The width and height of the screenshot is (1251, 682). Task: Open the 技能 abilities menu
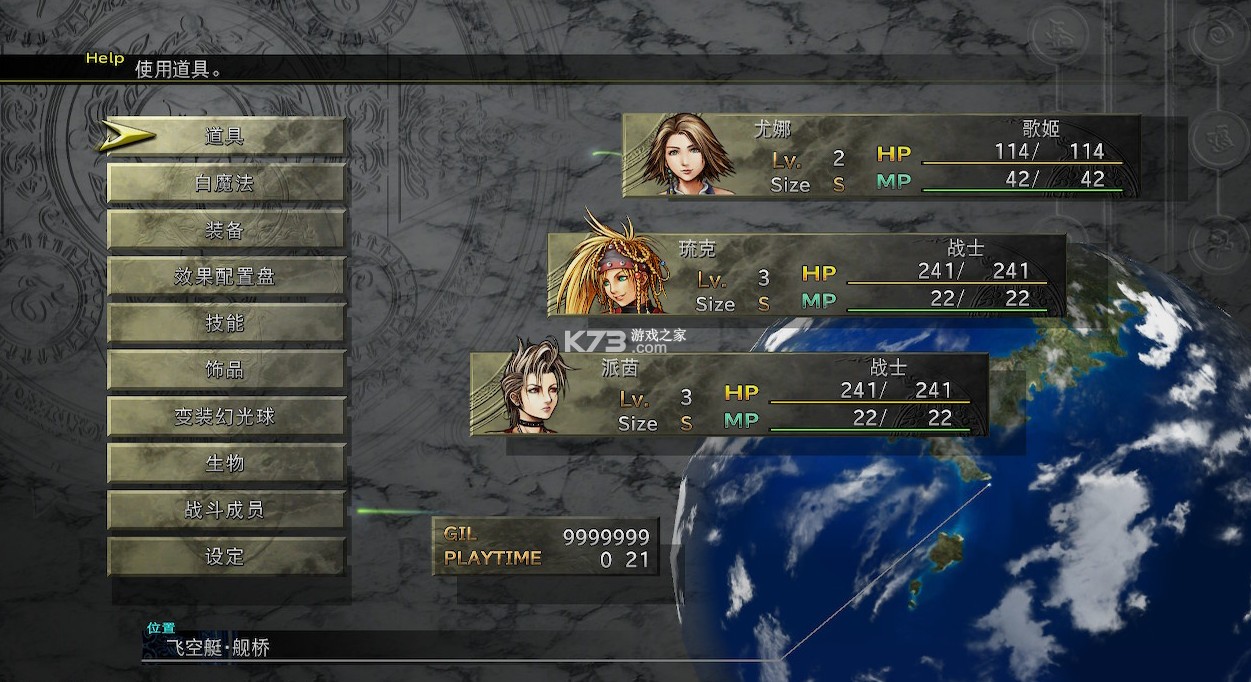pyautogui.click(x=225, y=323)
